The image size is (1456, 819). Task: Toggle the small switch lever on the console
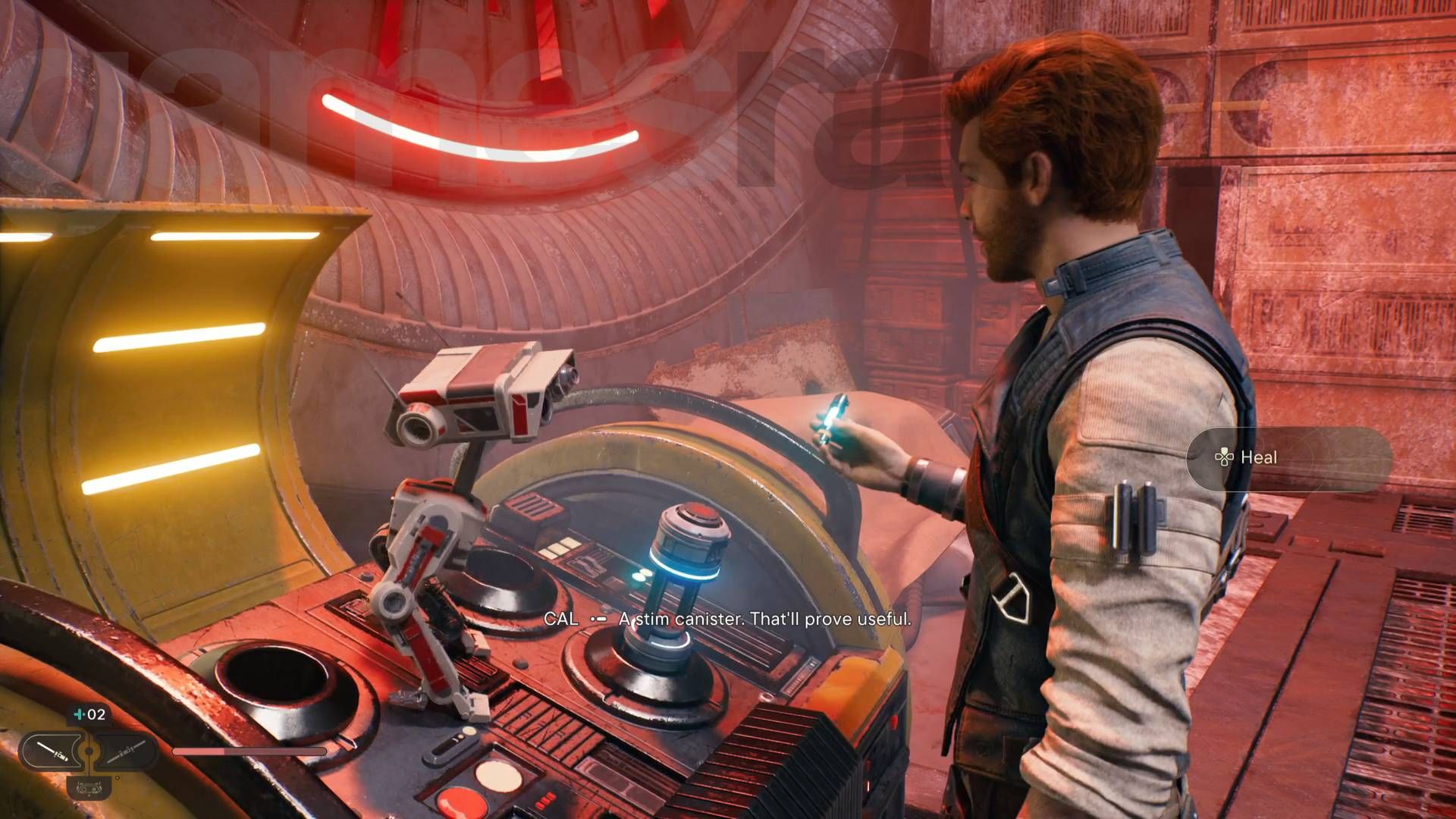452,745
